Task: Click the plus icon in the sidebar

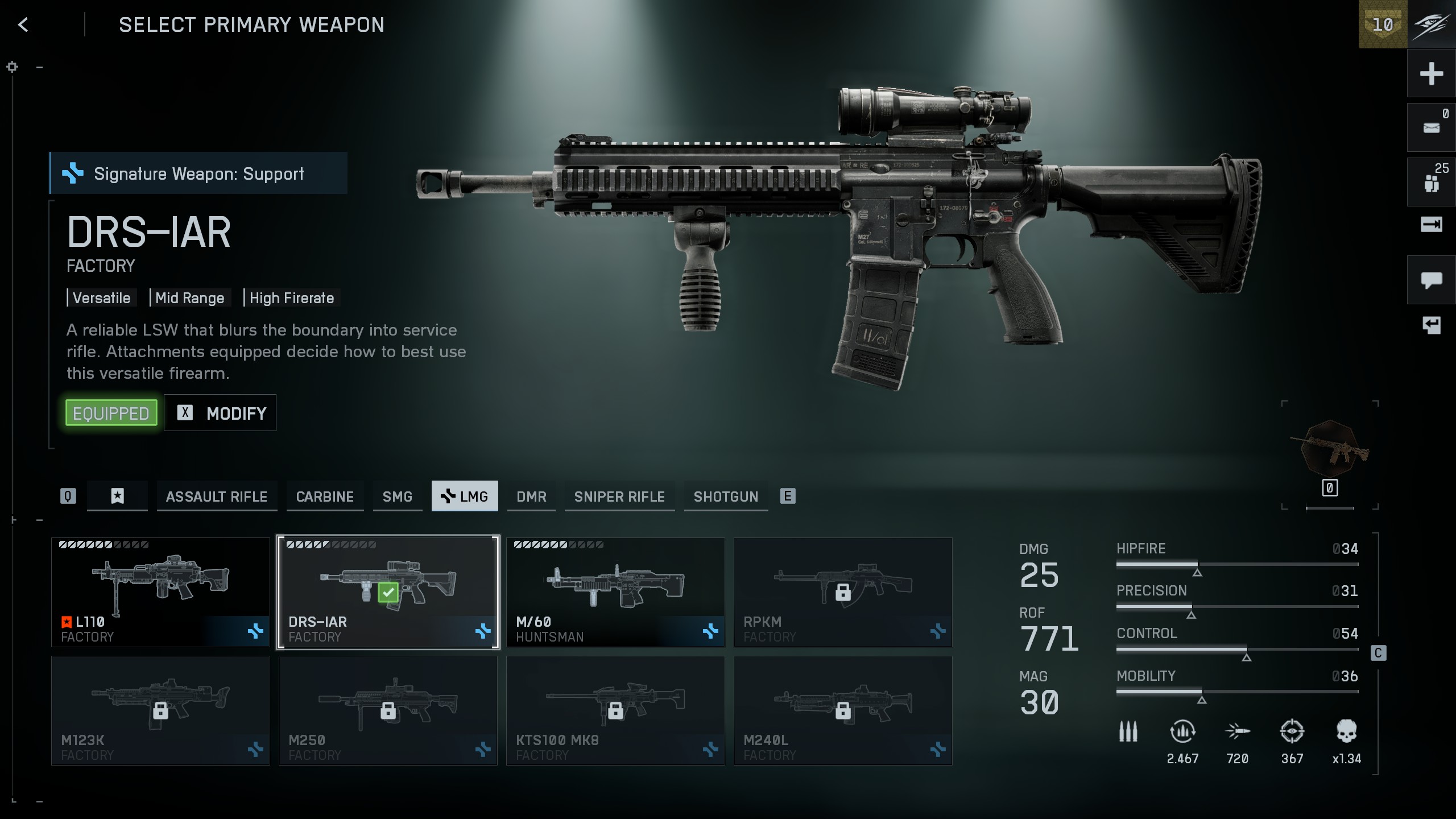Action: (x=1431, y=74)
